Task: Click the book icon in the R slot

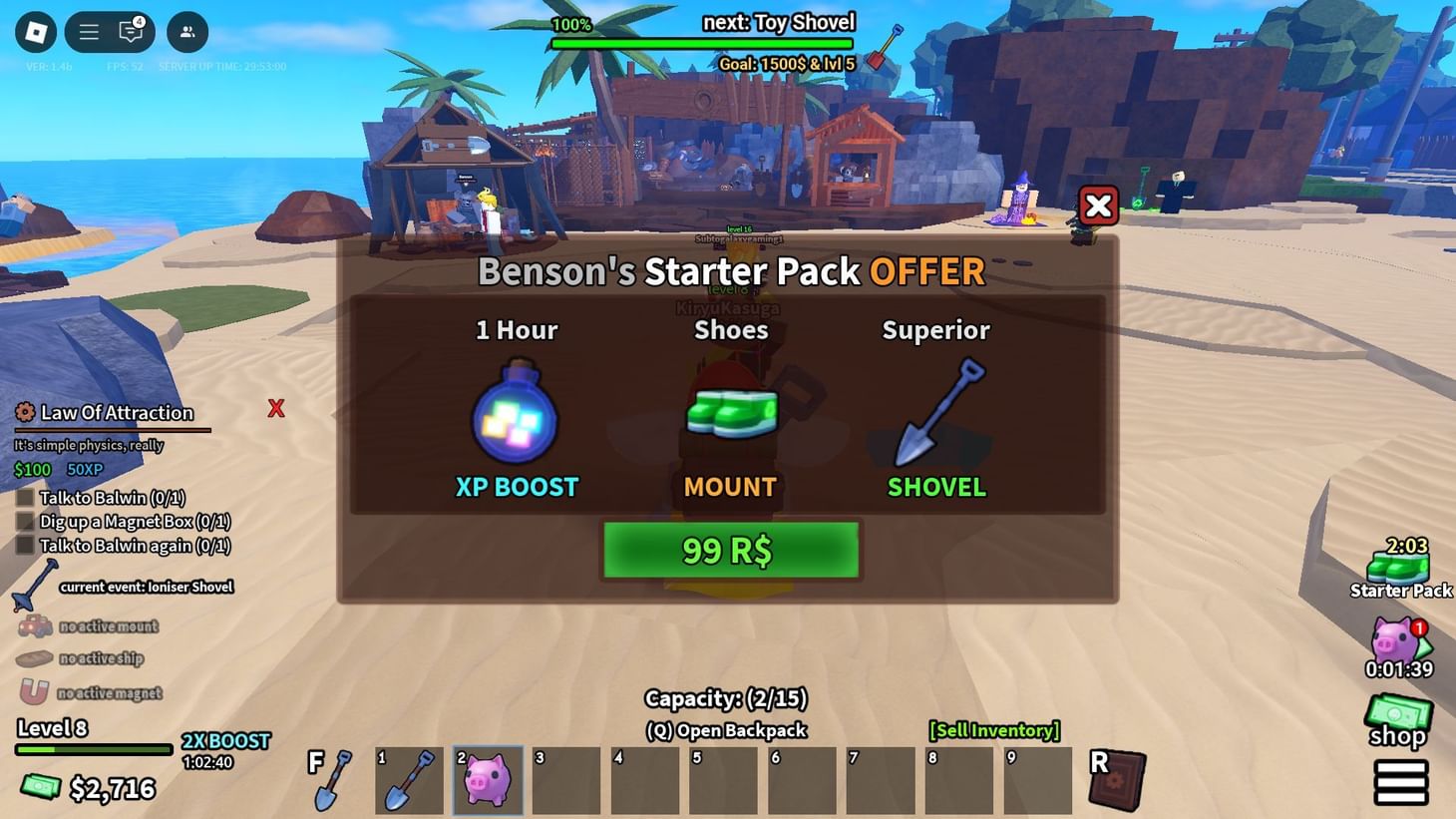Action: [x=1116, y=778]
